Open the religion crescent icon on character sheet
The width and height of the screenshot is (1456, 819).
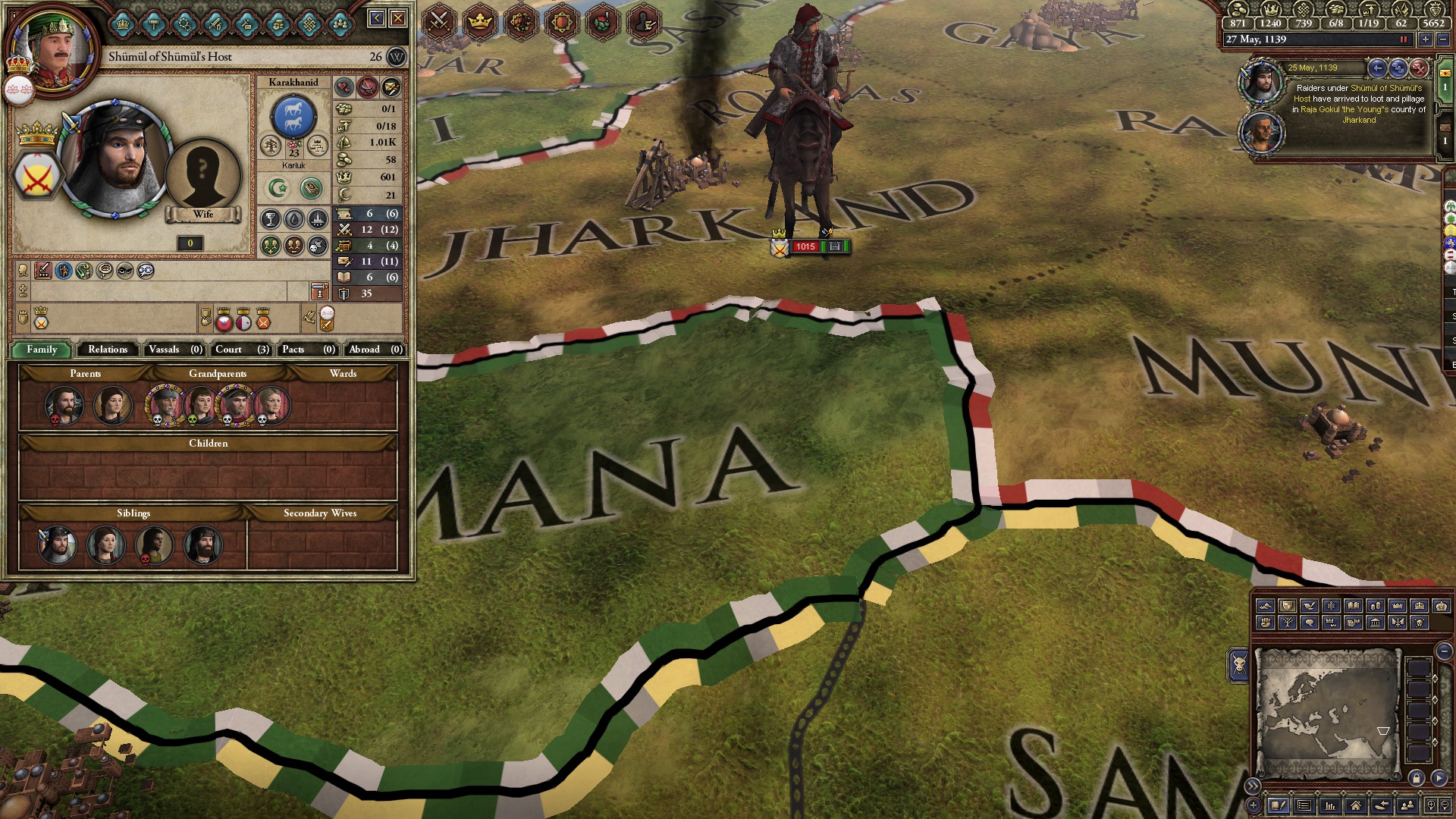click(279, 188)
